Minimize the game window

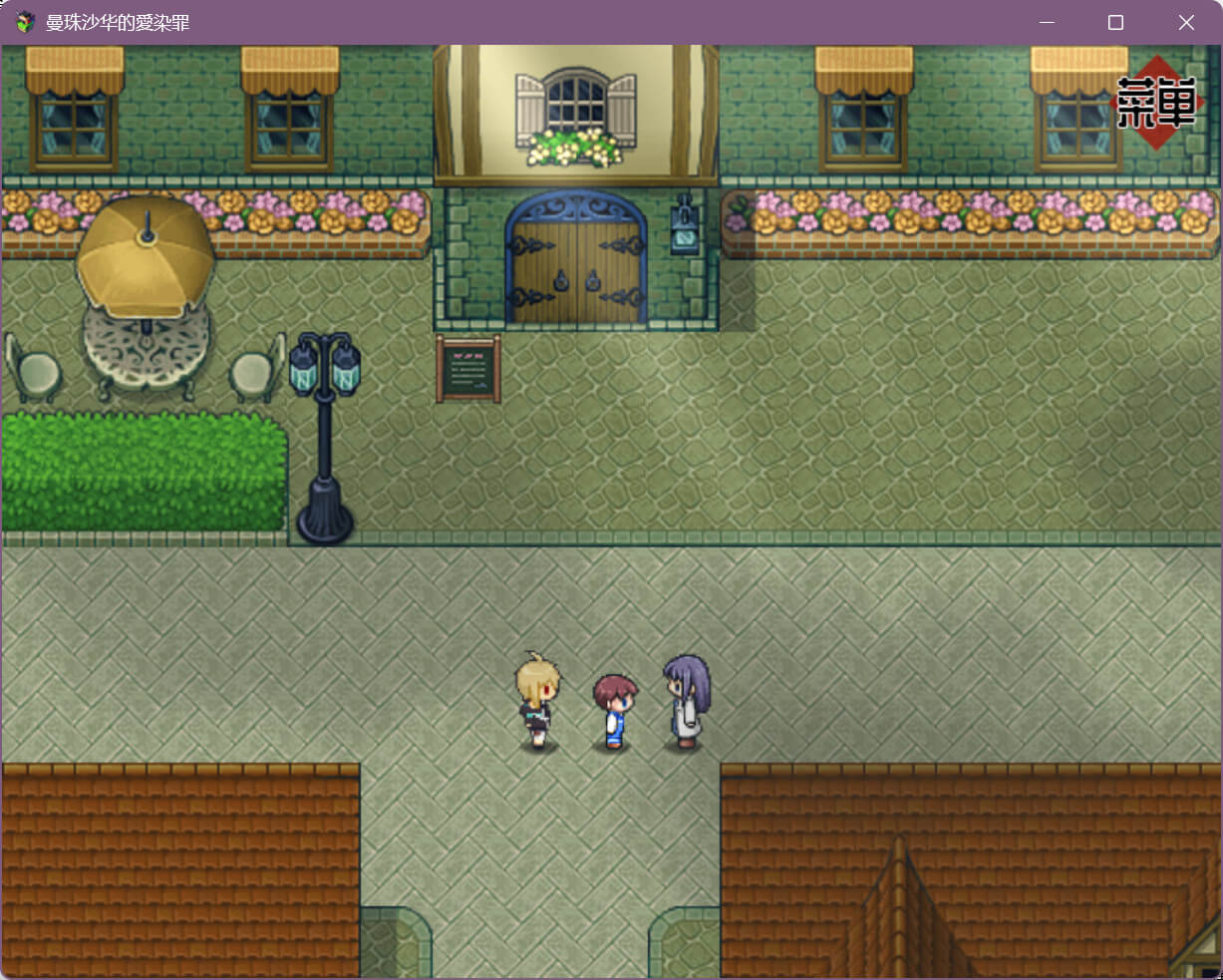click(x=1046, y=22)
